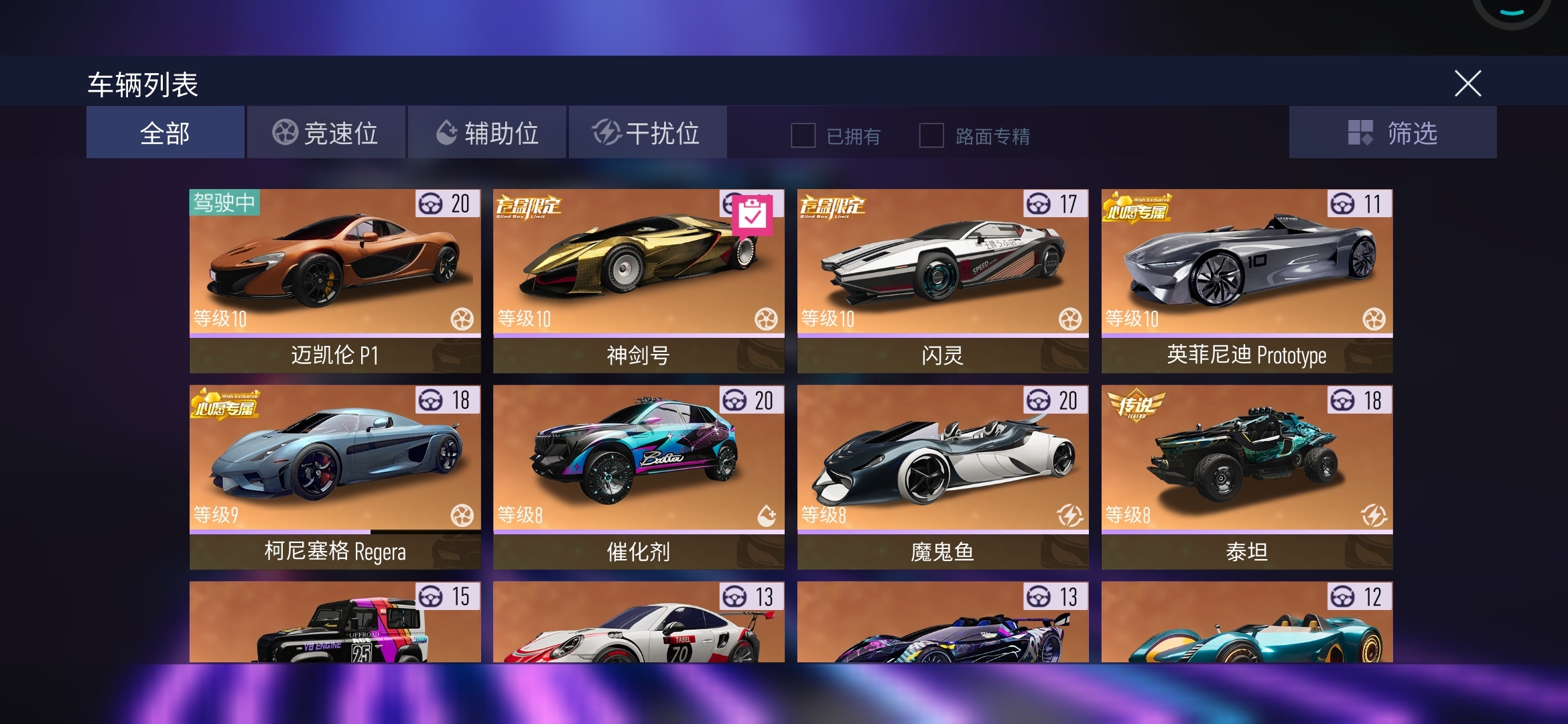Select the 全部 tab
The height and width of the screenshot is (724, 1568).
pyautogui.click(x=165, y=132)
